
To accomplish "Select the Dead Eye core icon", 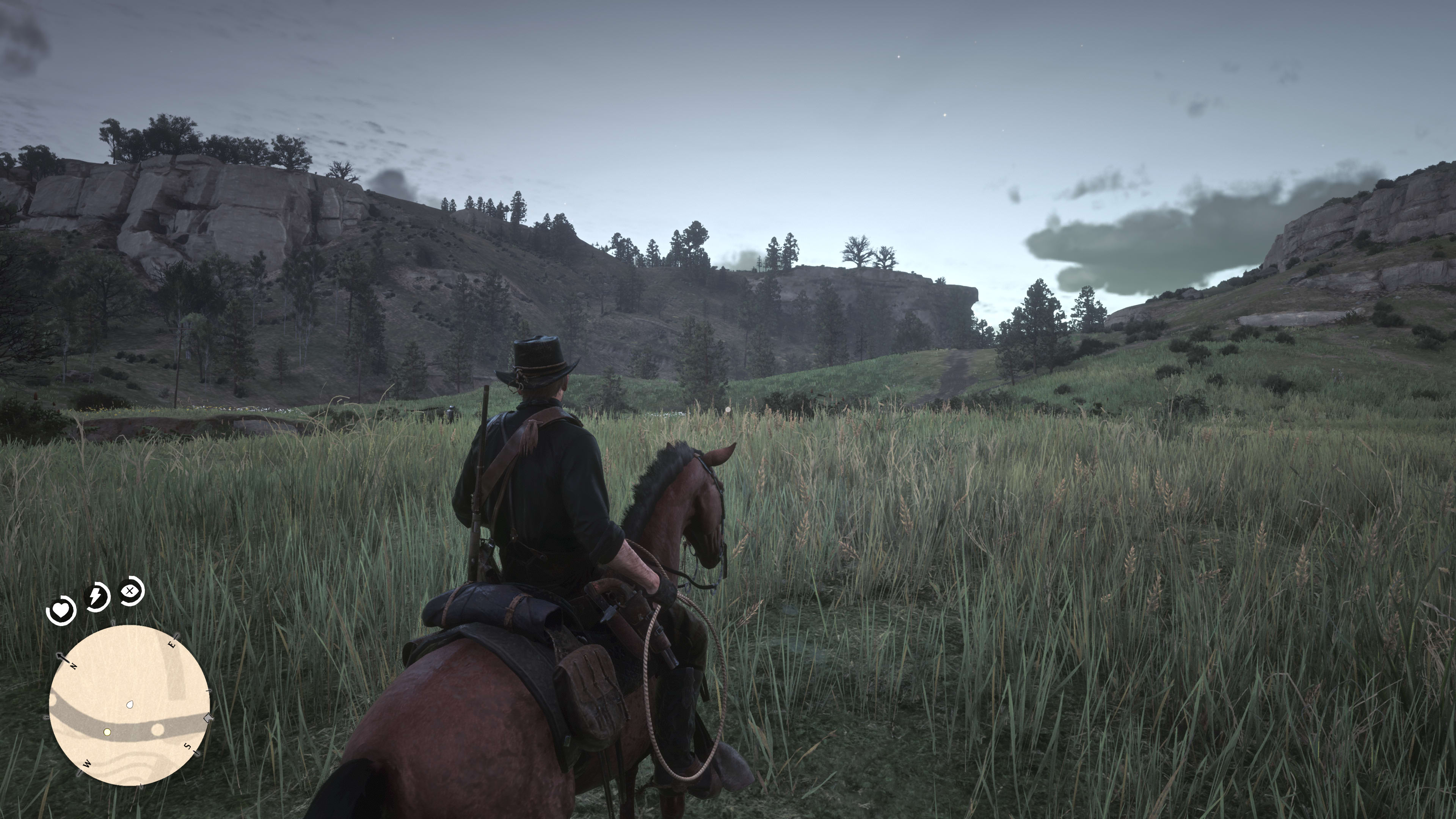I will [131, 591].
